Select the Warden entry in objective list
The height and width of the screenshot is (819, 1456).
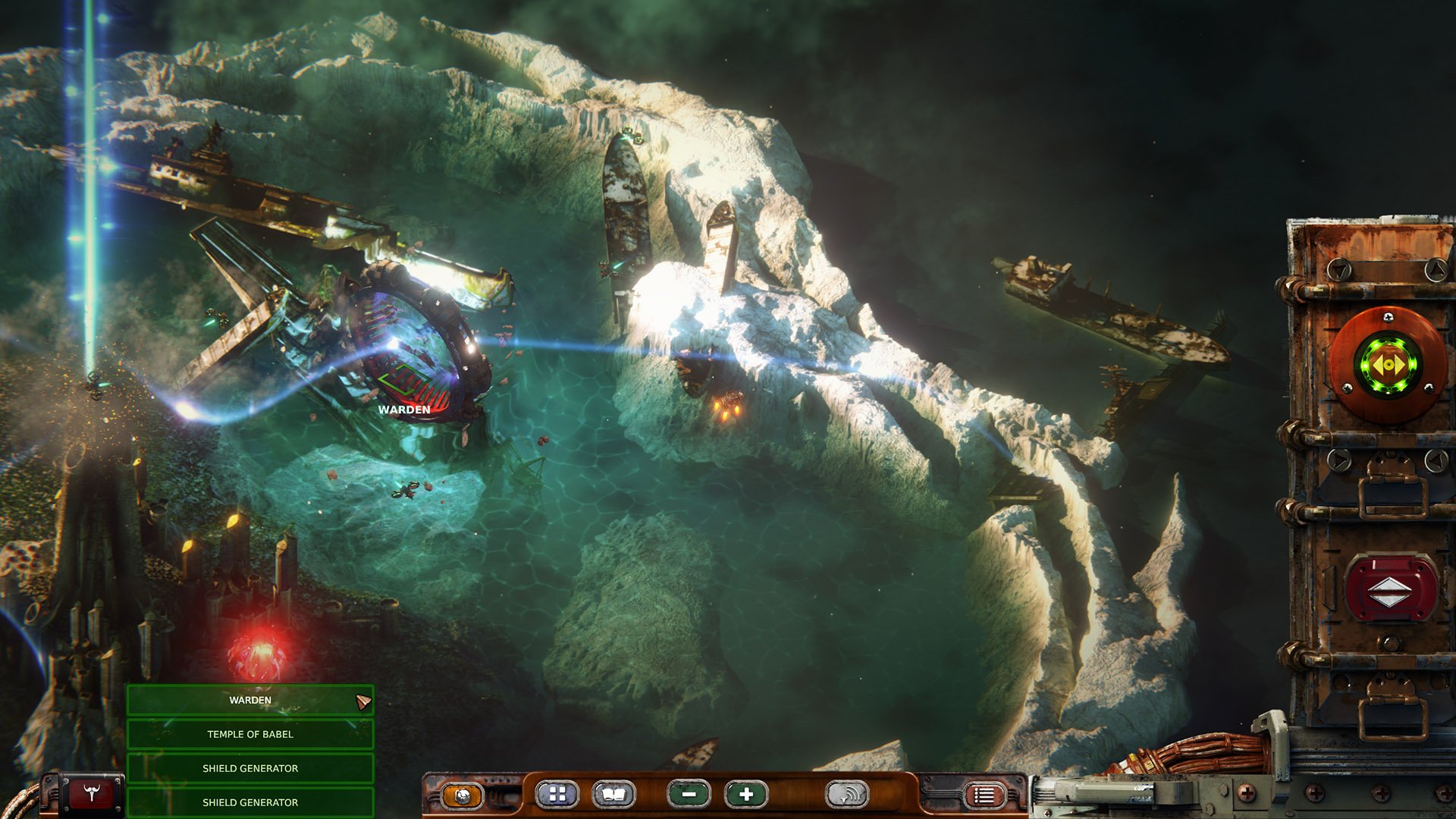[250, 701]
